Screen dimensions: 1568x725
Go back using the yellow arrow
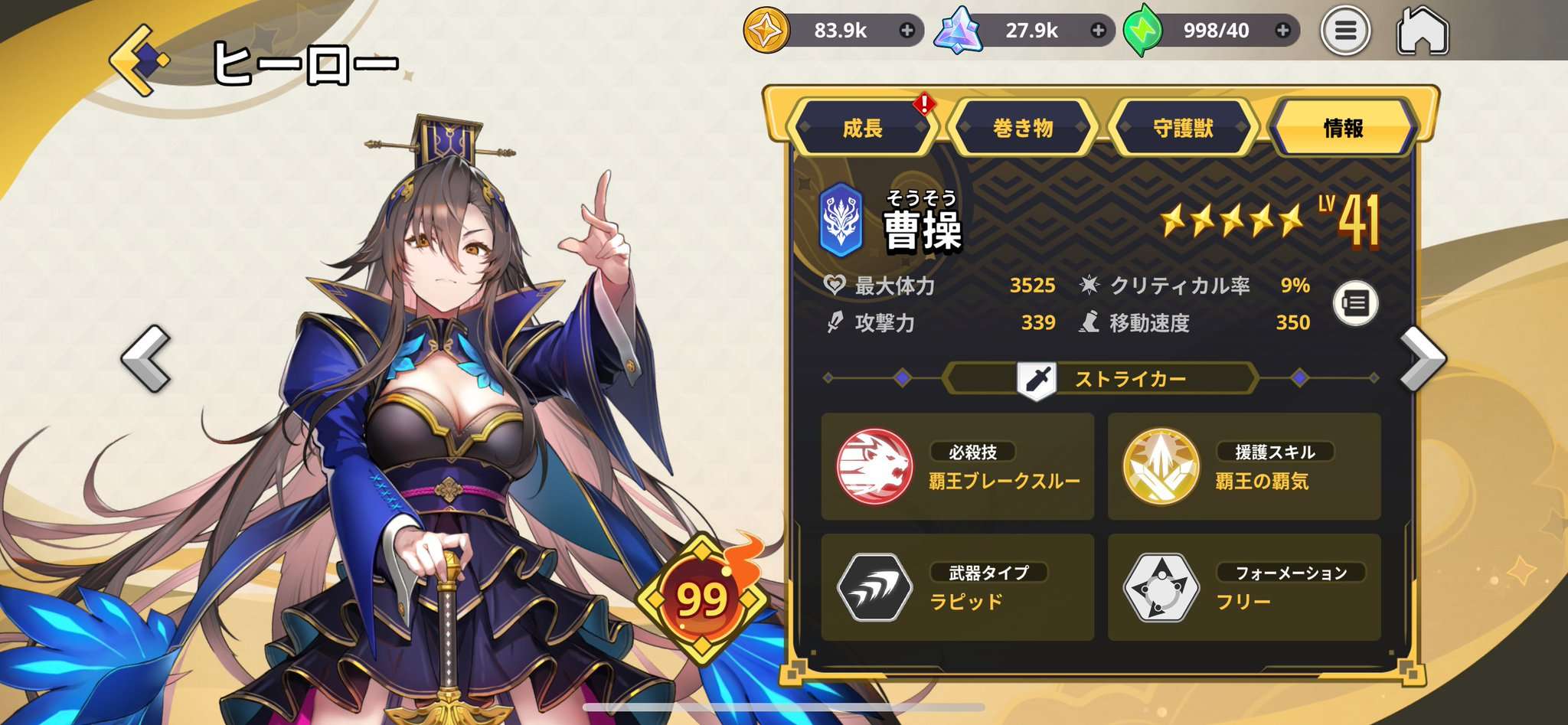coord(138,60)
